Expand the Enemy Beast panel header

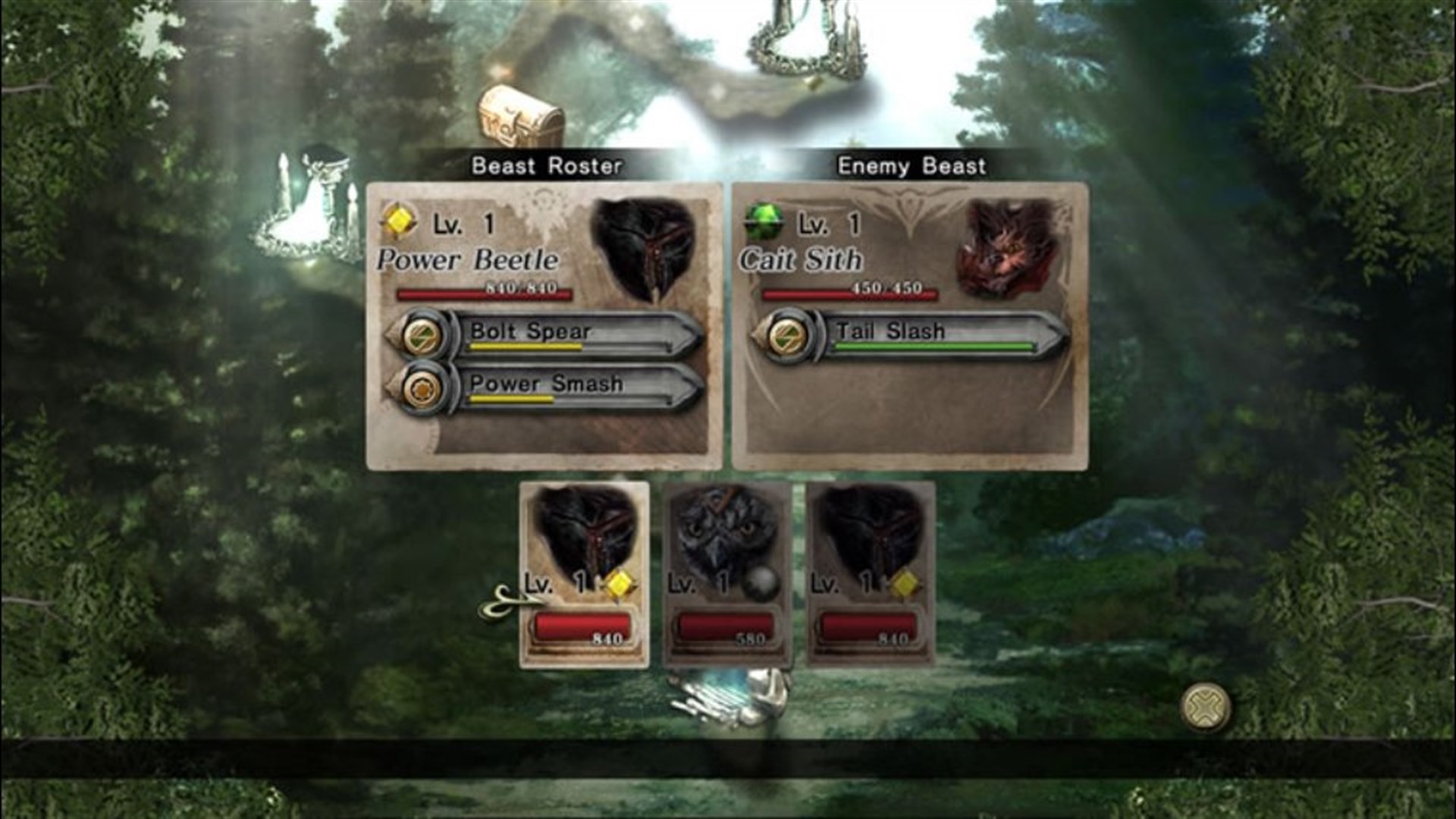(x=910, y=165)
